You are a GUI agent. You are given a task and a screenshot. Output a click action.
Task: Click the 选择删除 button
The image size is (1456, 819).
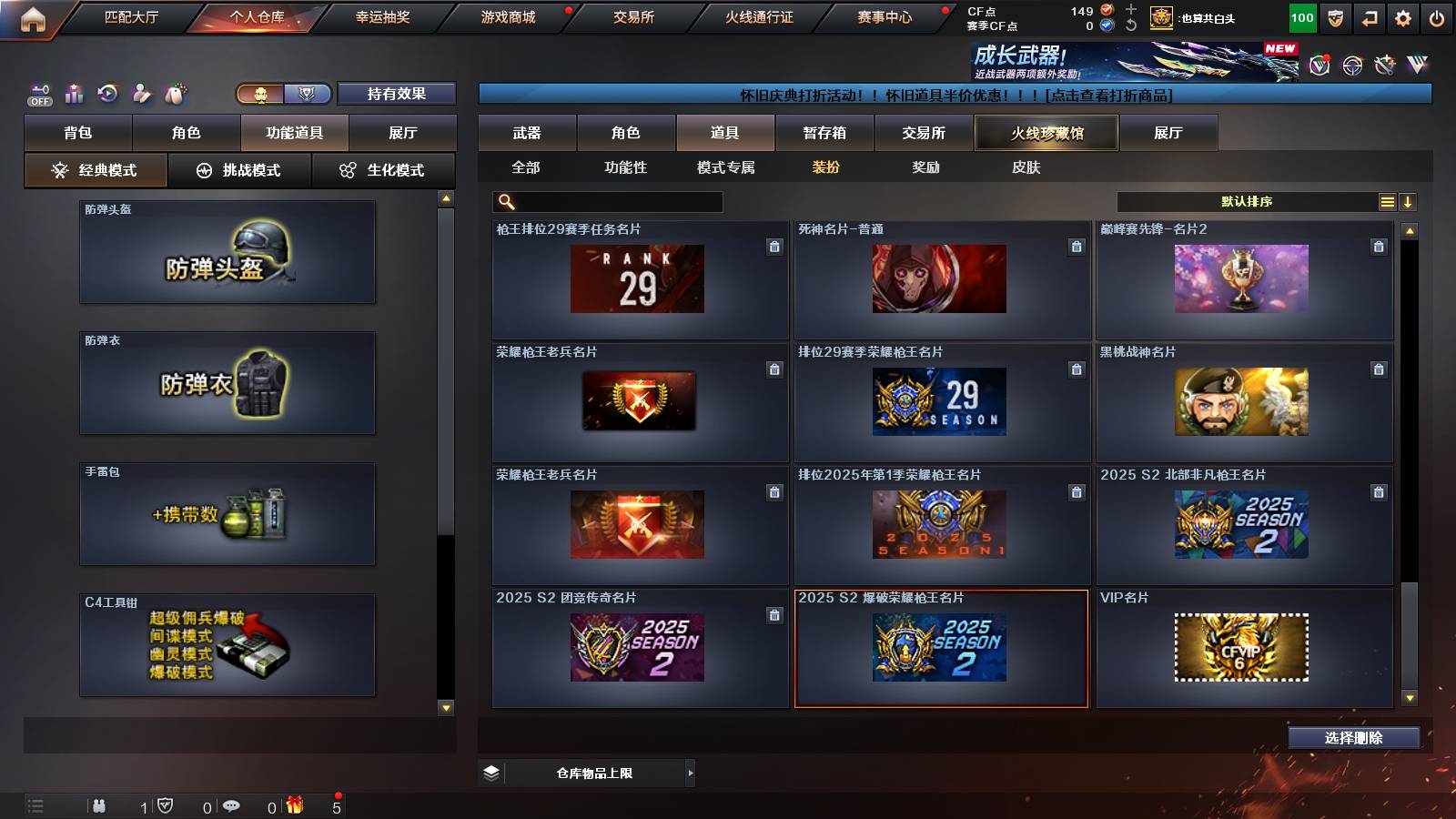click(1353, 738)
